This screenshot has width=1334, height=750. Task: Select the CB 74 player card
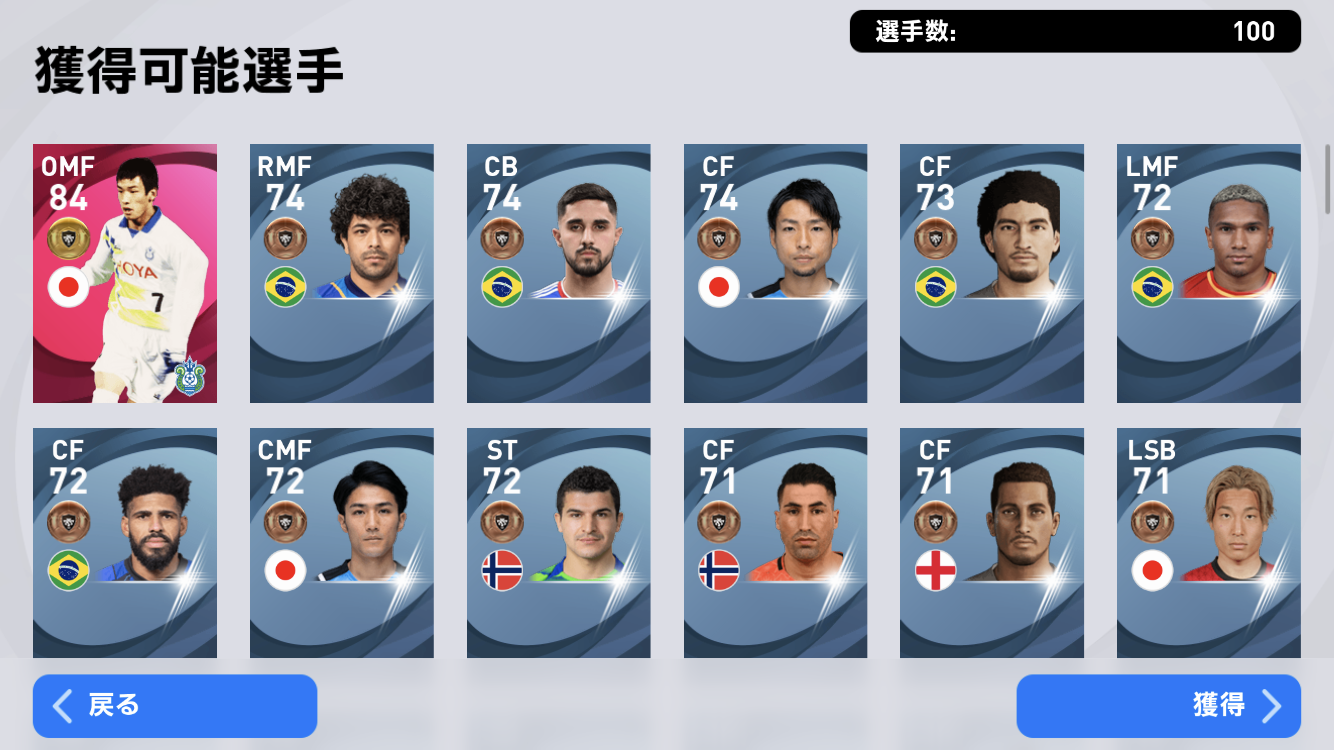point(559,274)
